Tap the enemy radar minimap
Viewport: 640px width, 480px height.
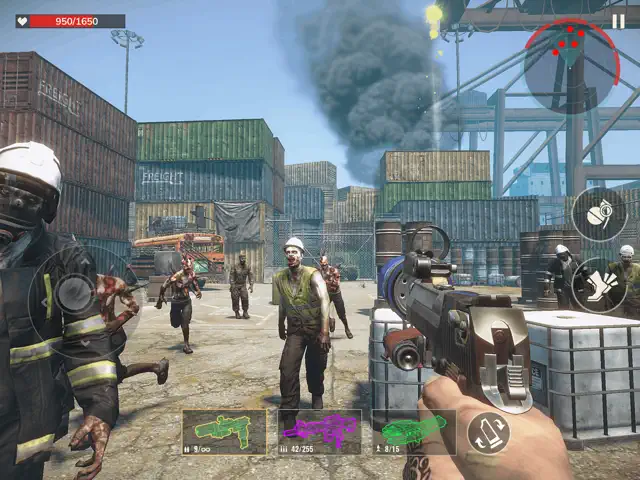[x=571, y=63]
